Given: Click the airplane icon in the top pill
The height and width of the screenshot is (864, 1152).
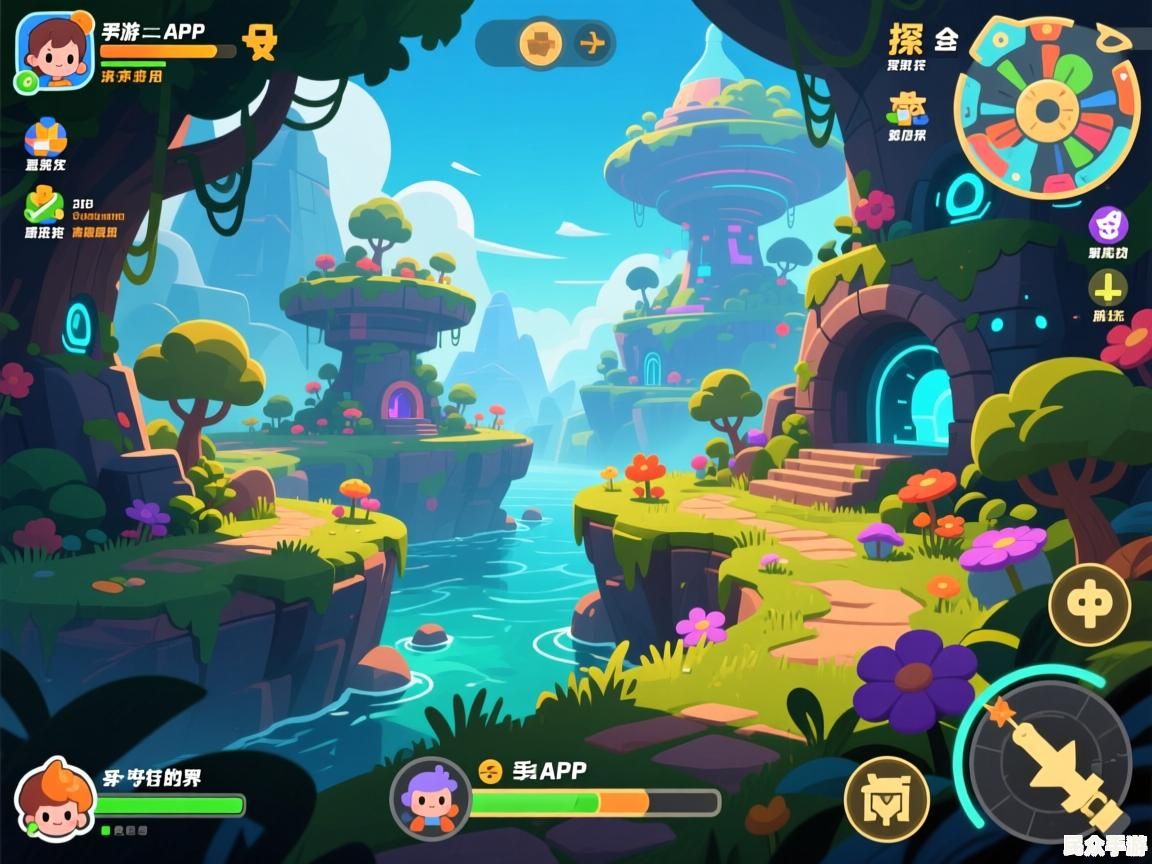Looking at the screenshot, I should [x=592, y=43].
